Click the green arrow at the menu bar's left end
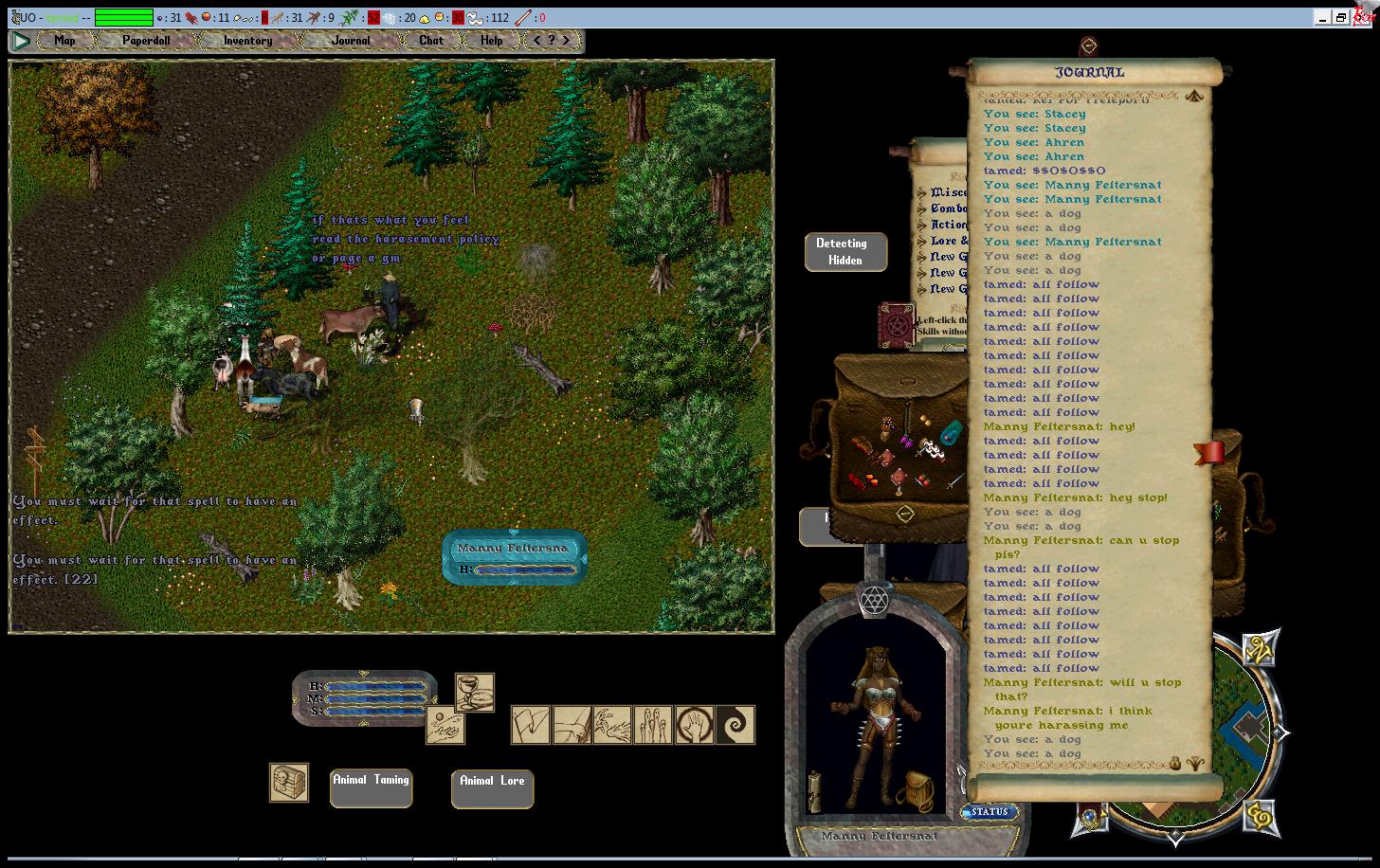The width and height of the screenshot is (1380, 868). [x=21, y=41]
